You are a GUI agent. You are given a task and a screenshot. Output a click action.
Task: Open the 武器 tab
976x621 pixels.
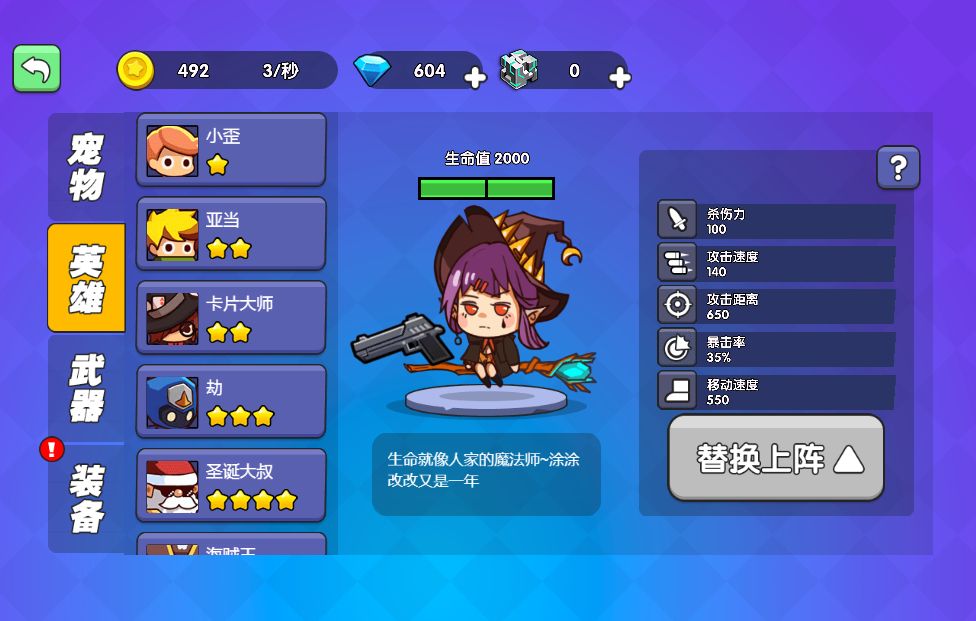pos(86,388)
